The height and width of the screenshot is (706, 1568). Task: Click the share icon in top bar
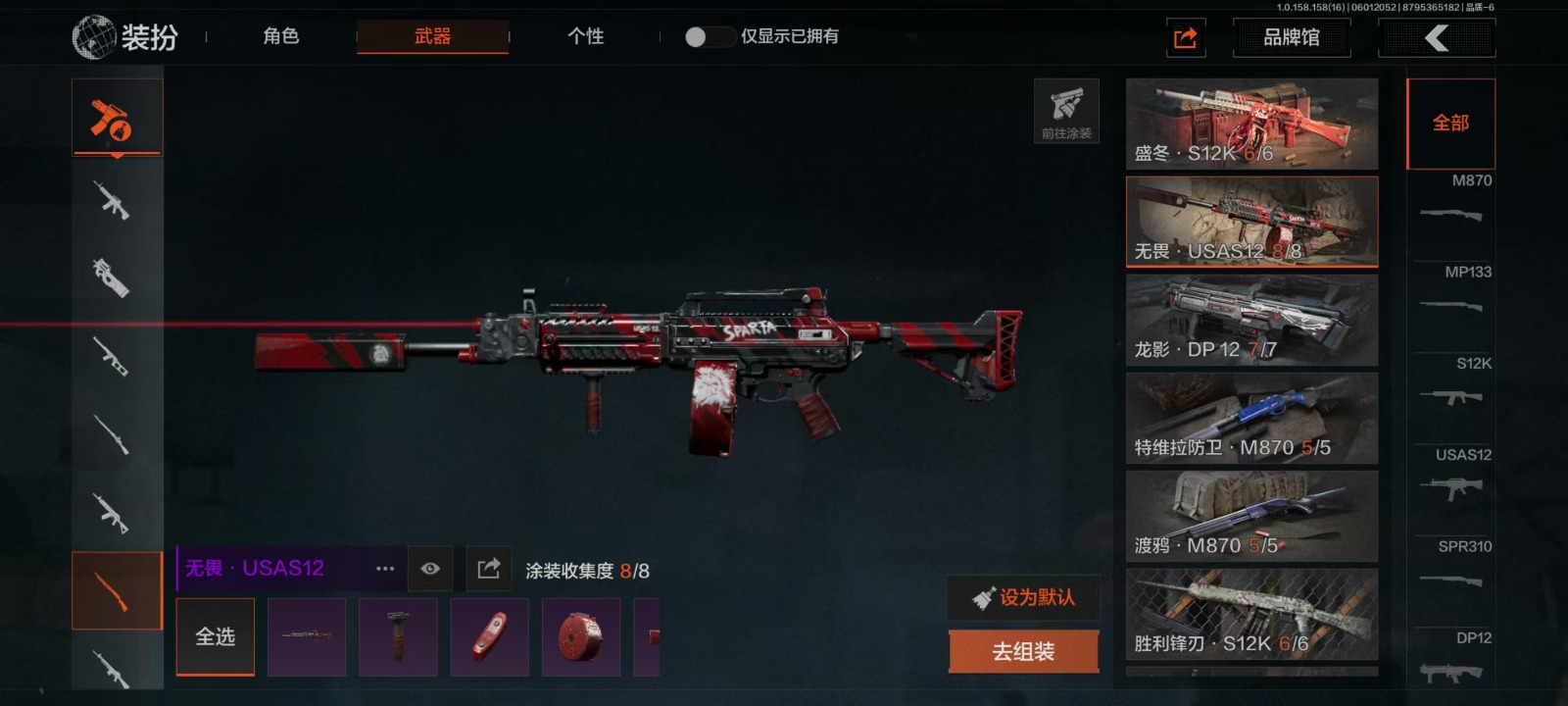[x=1185, y=38]
